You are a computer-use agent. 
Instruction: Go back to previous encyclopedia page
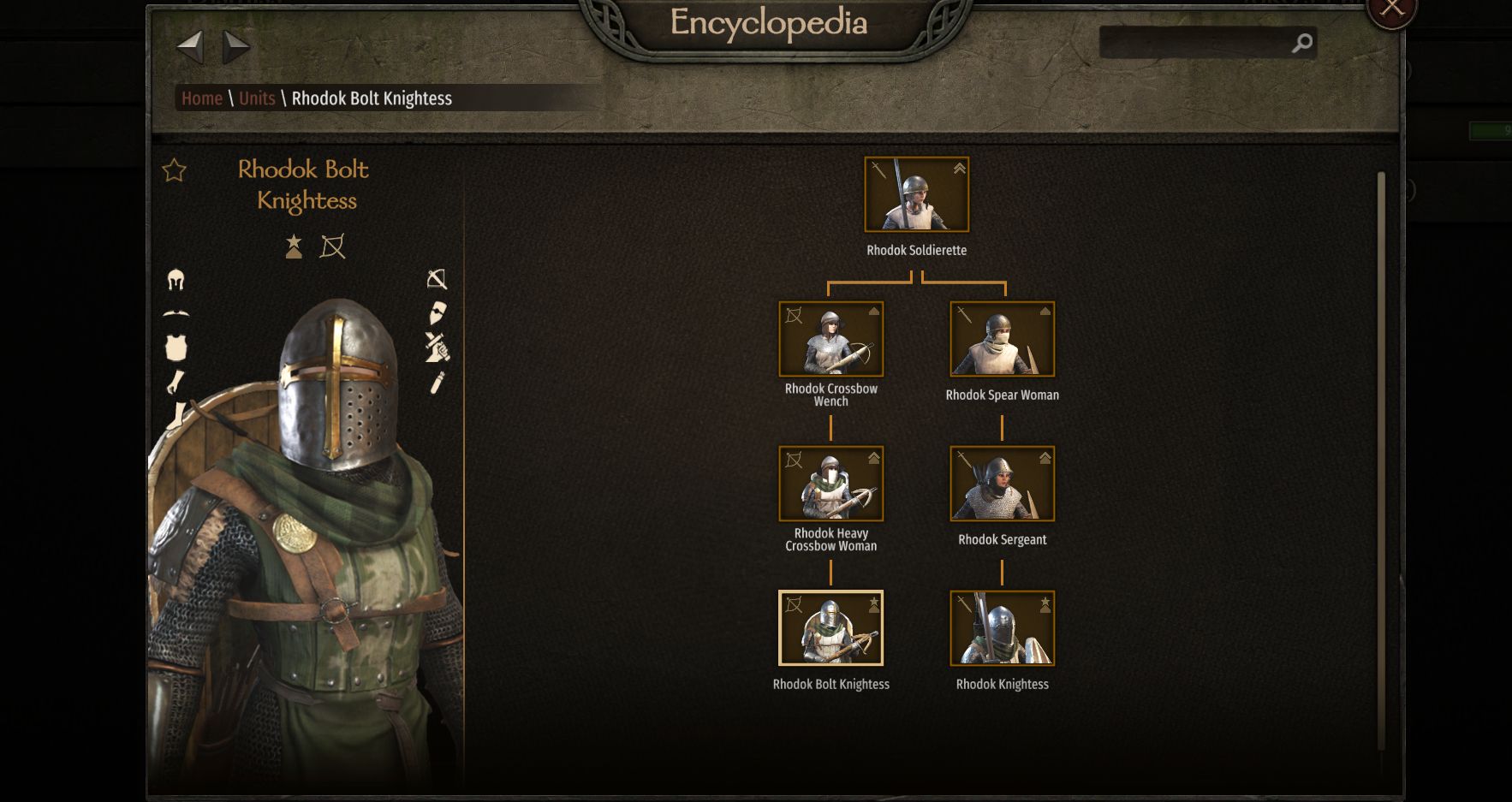coord(189,46)
